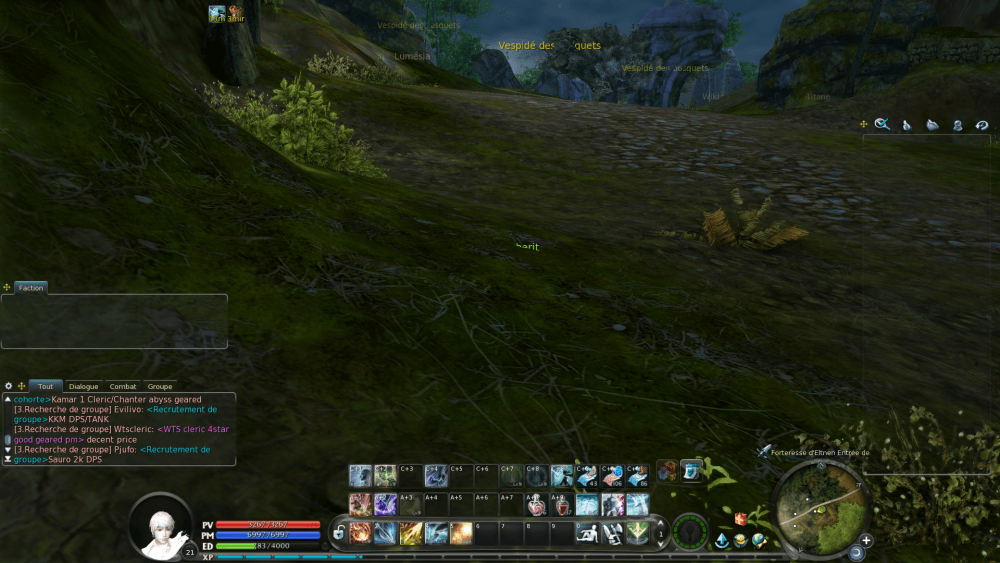
Task: Open chat settings gear icon
Action: click(9, 386)
